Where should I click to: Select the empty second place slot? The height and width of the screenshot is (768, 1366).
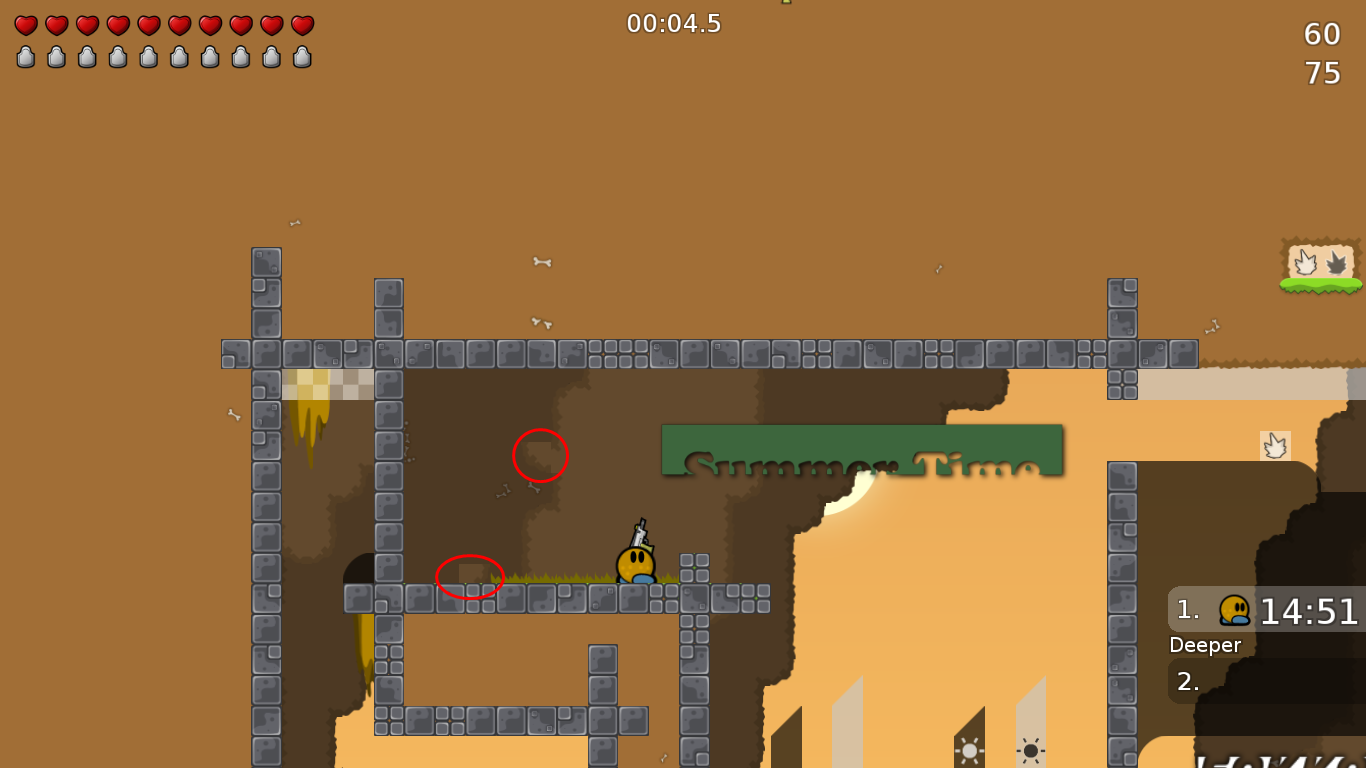[x=1188, y=681]
